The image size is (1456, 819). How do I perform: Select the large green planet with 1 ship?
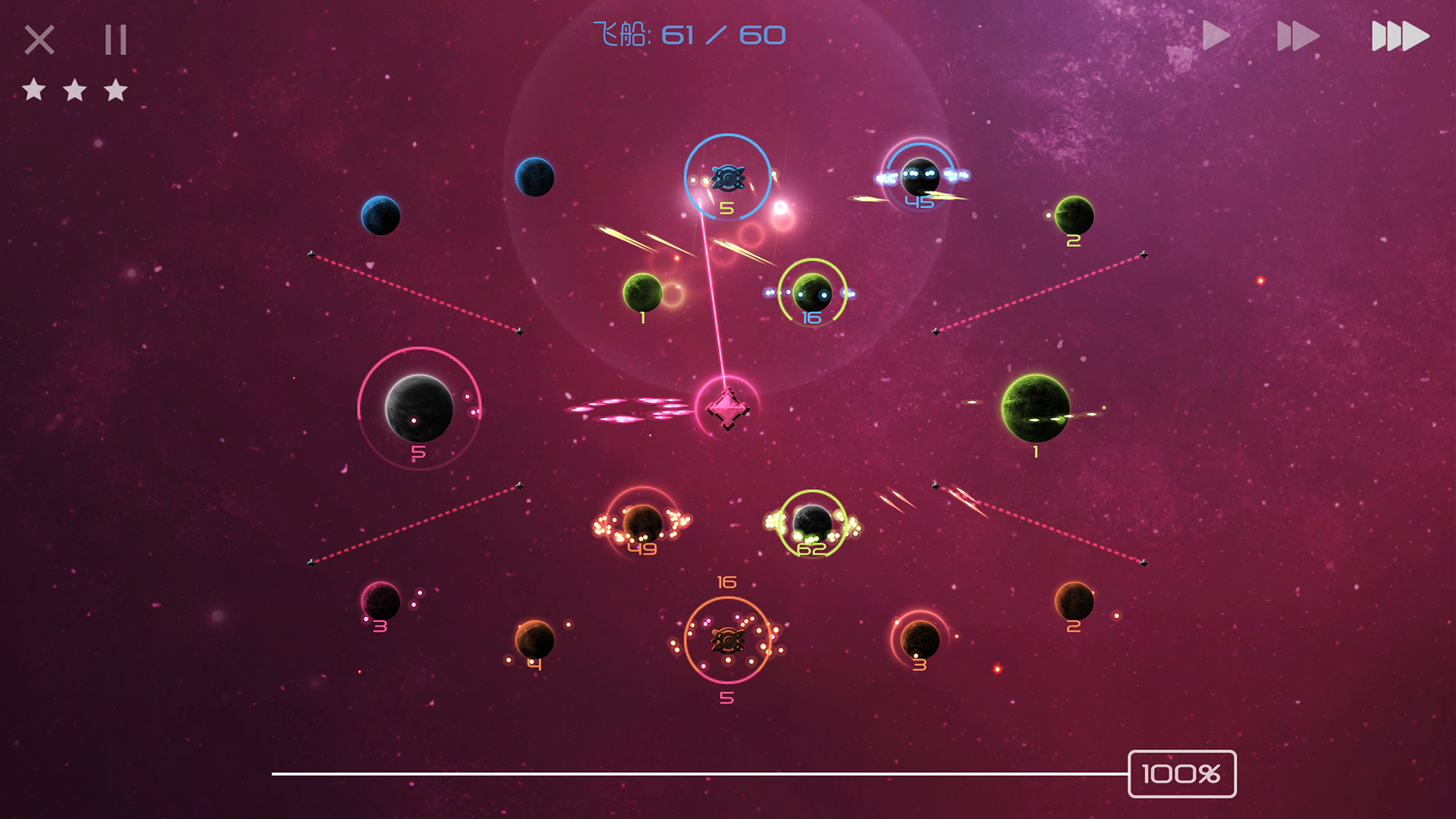click(x=1035, y=408)
